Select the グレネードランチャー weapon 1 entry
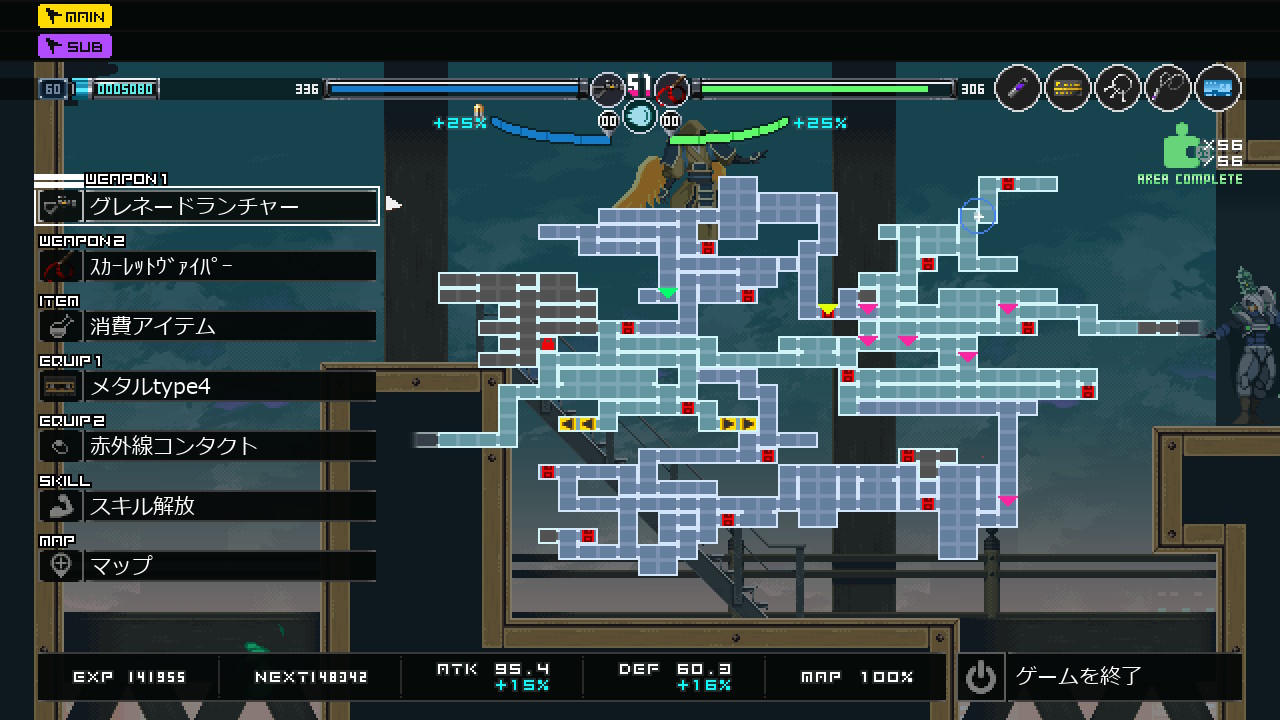The height and width of the screenshot is (720, 1280). point(207,206)
